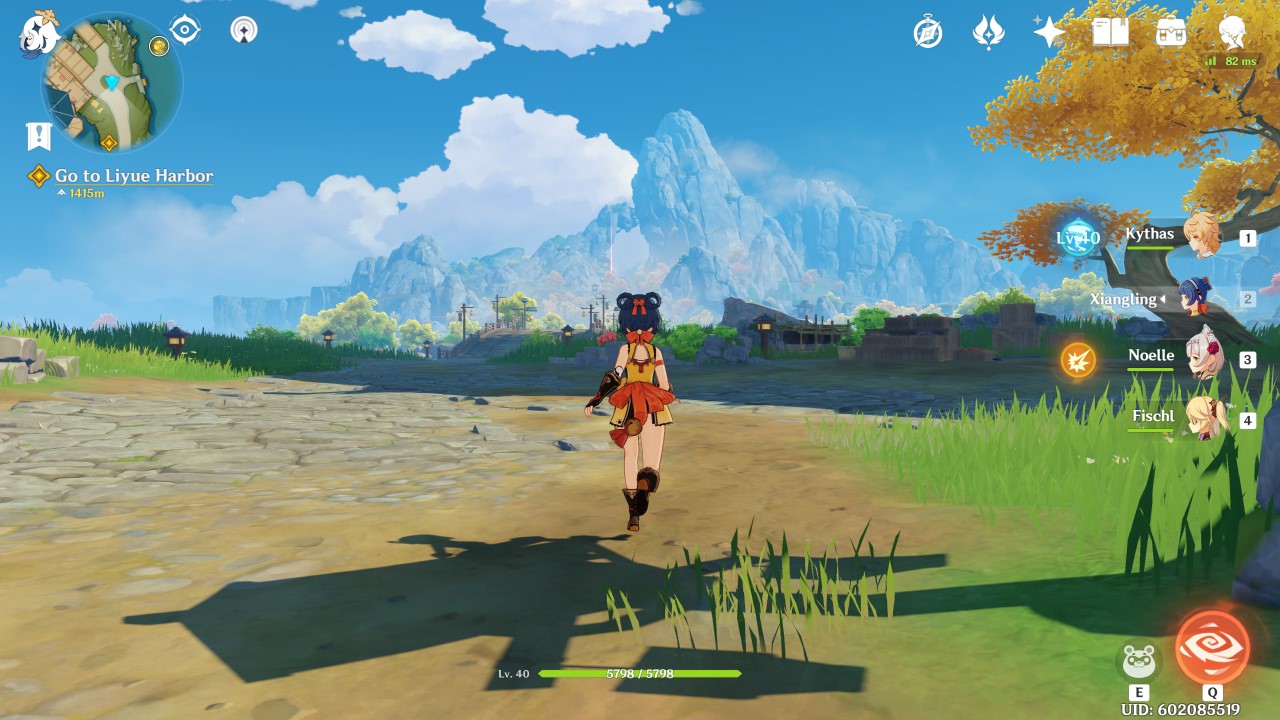The image size is (1280, 720).
Task: Open the Character screen silhouette icon
Action: [x=1232, y=33]
